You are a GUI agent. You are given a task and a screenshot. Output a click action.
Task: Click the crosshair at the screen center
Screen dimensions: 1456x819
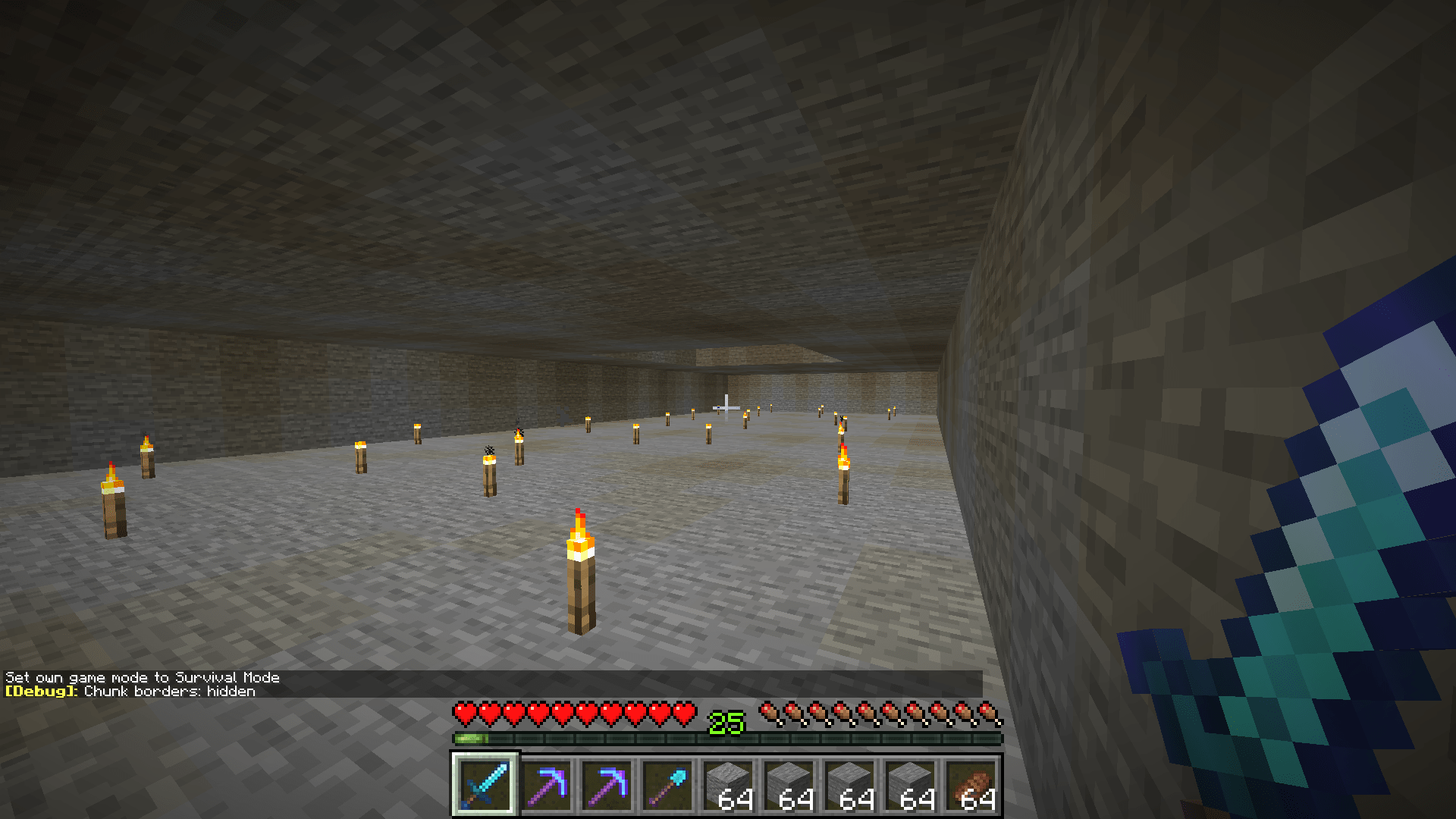tap(726, 408)
